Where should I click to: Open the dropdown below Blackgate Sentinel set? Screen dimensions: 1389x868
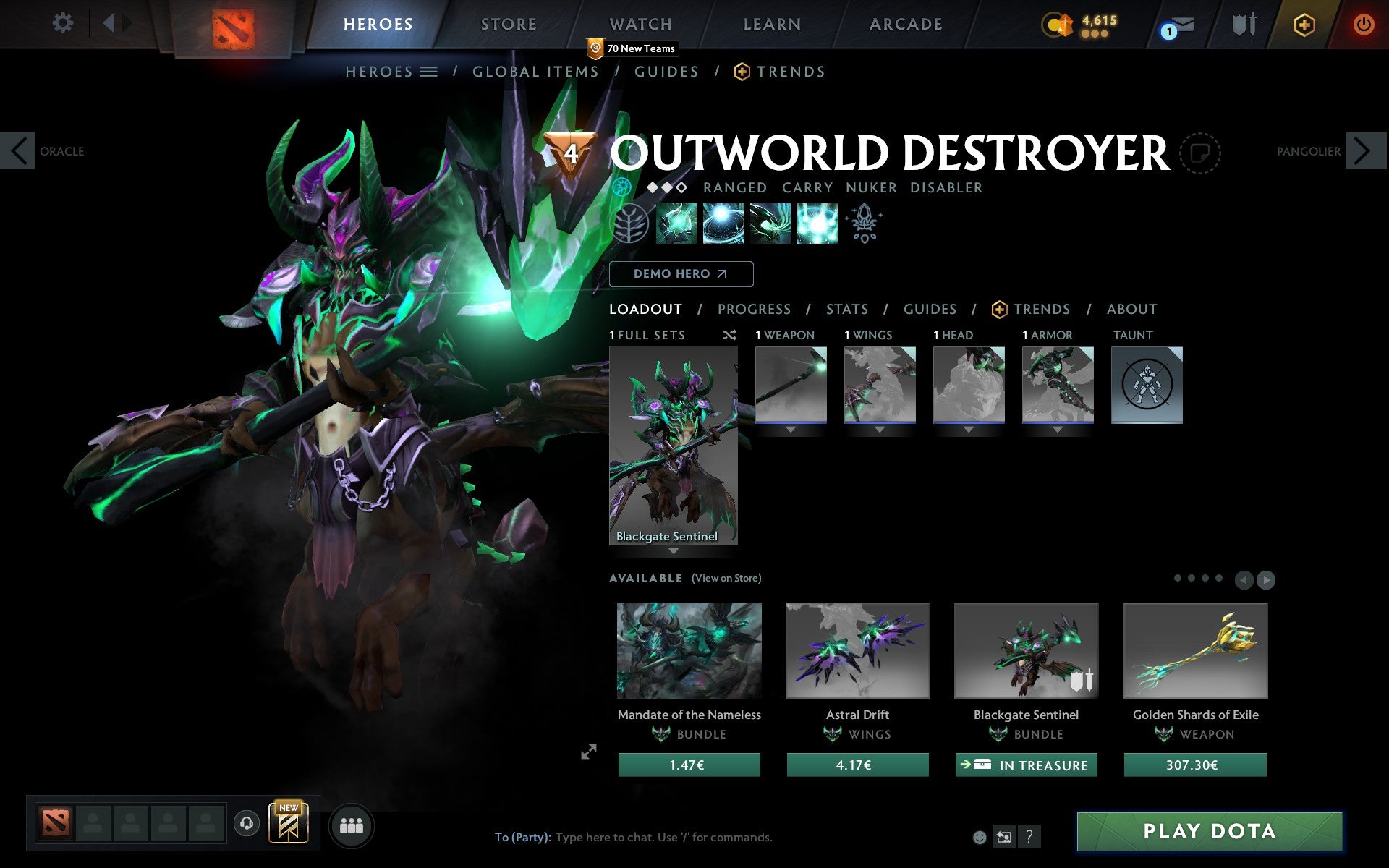click(x=673, y=550)
